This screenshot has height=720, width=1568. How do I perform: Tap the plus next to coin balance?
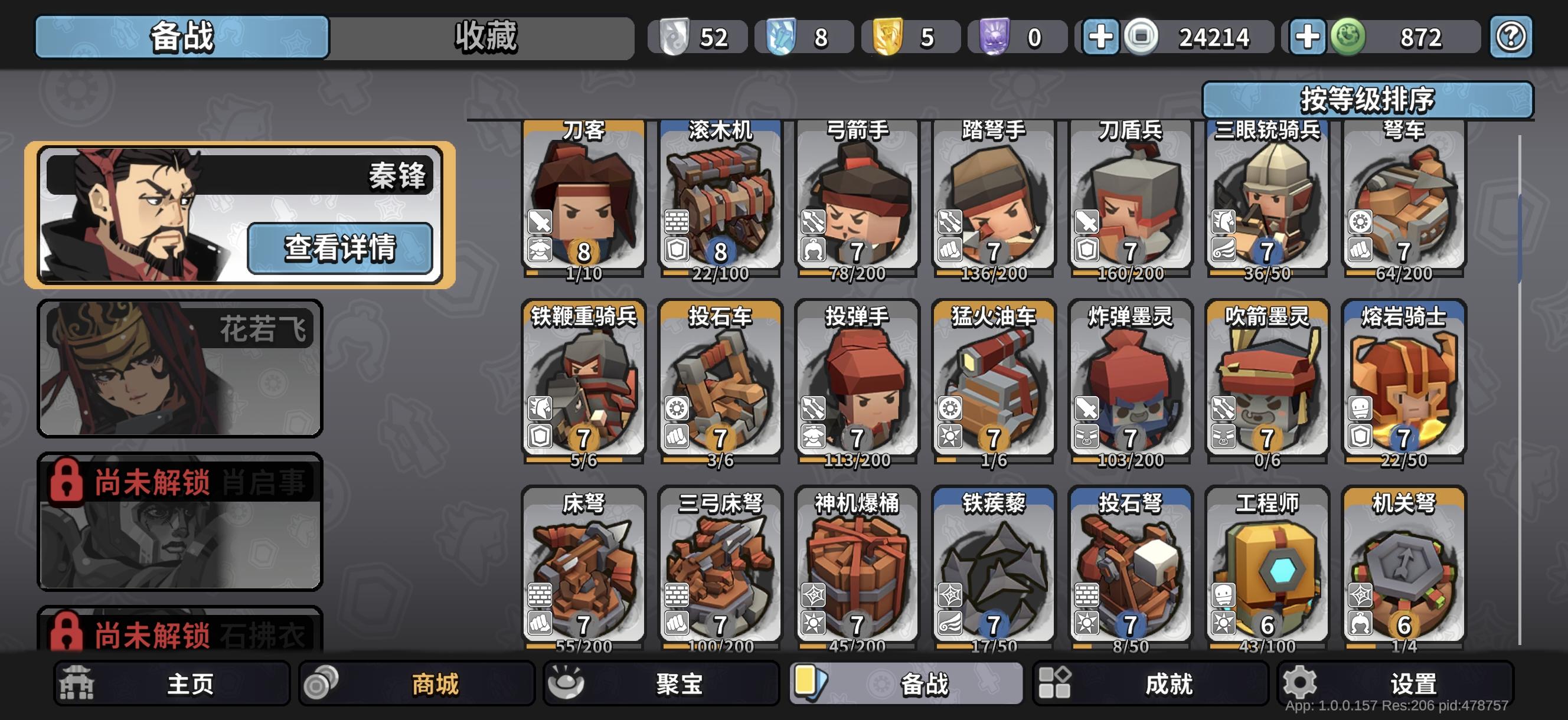(x=1102, y=37)
